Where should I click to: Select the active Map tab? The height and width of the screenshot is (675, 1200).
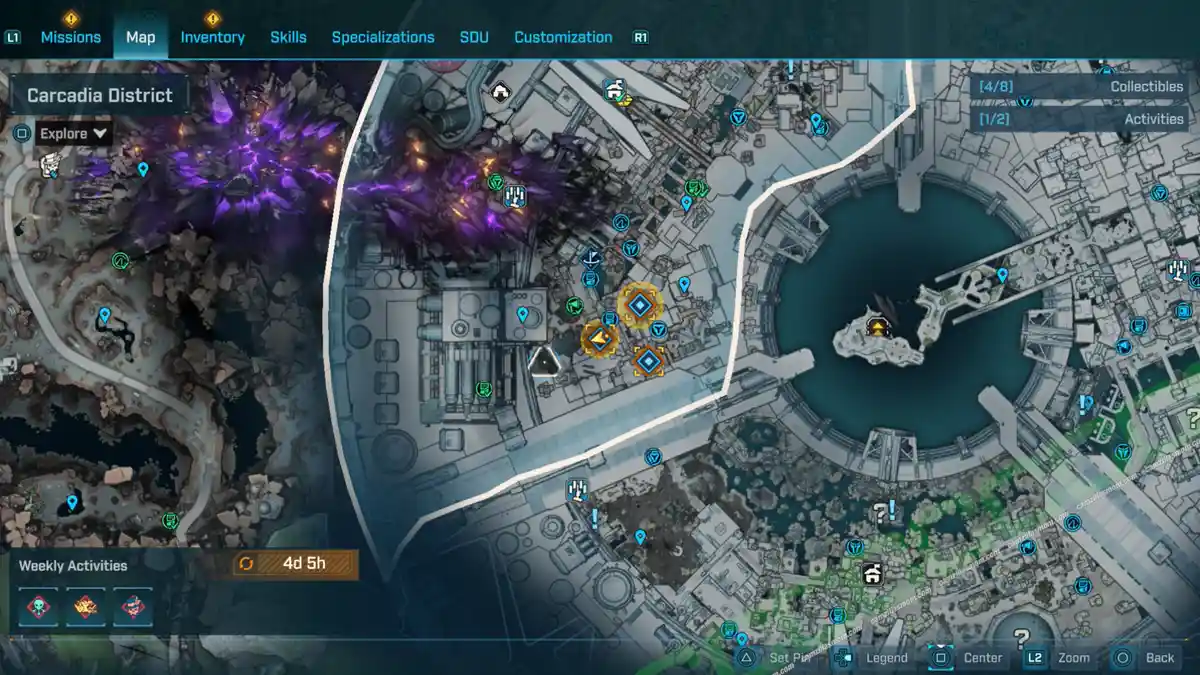(x=140, y=37)
